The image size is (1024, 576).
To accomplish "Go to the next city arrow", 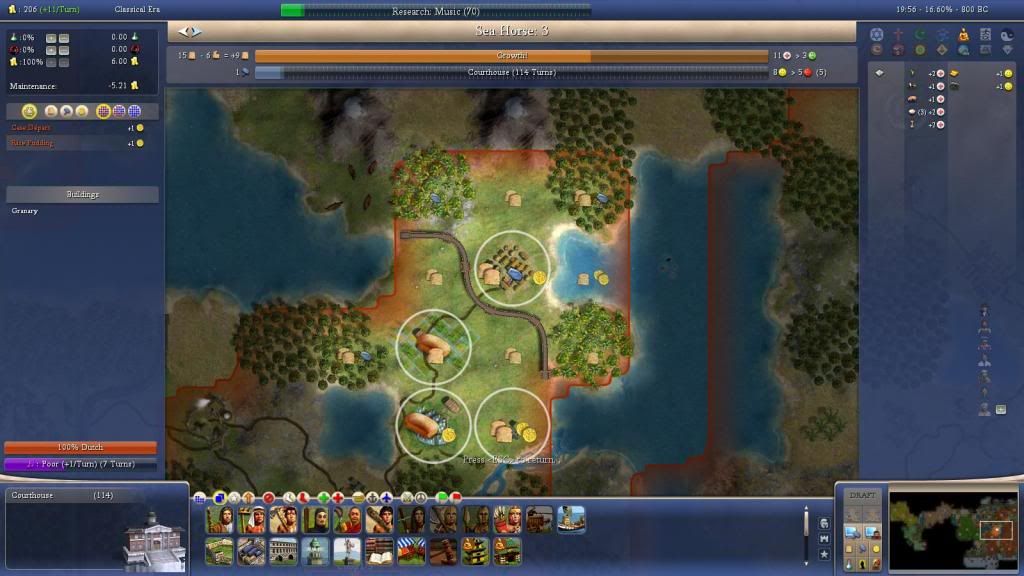I will [x=196, y=32].
